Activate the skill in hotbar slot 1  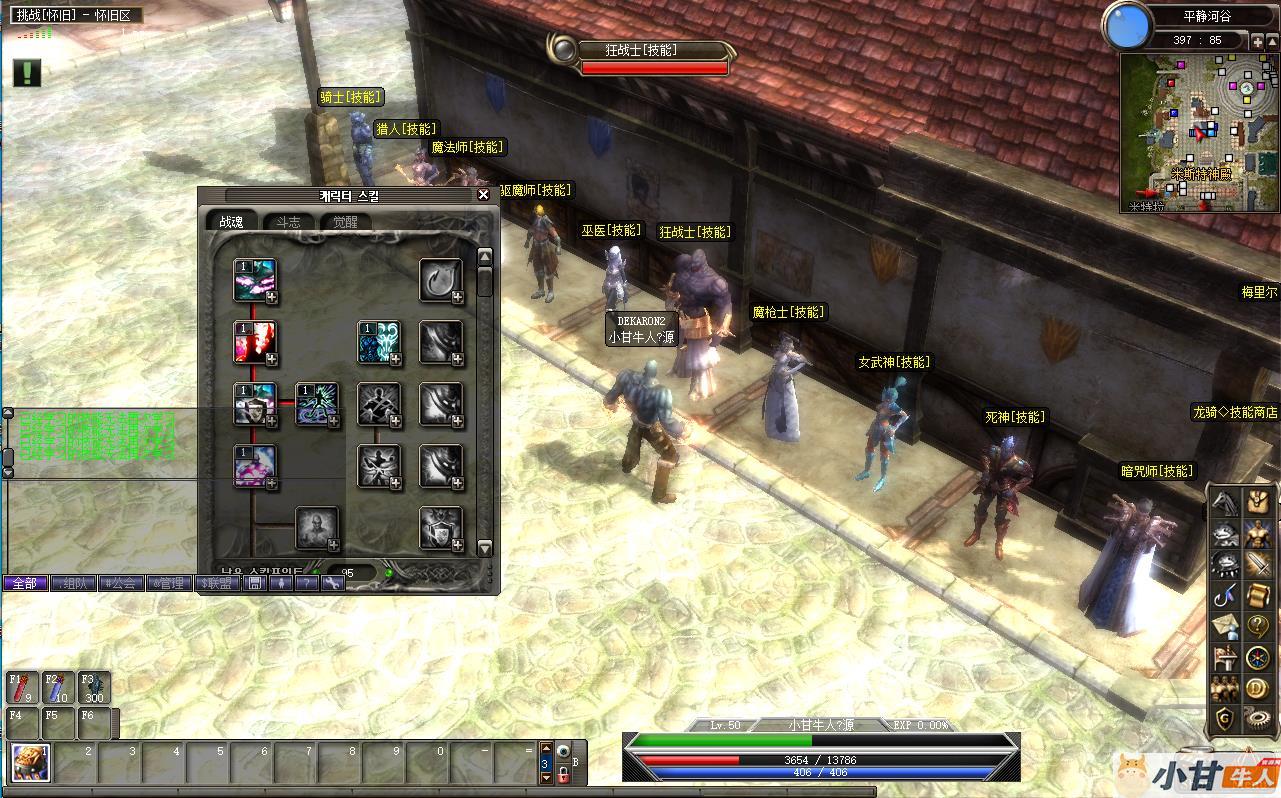[30, 763]
